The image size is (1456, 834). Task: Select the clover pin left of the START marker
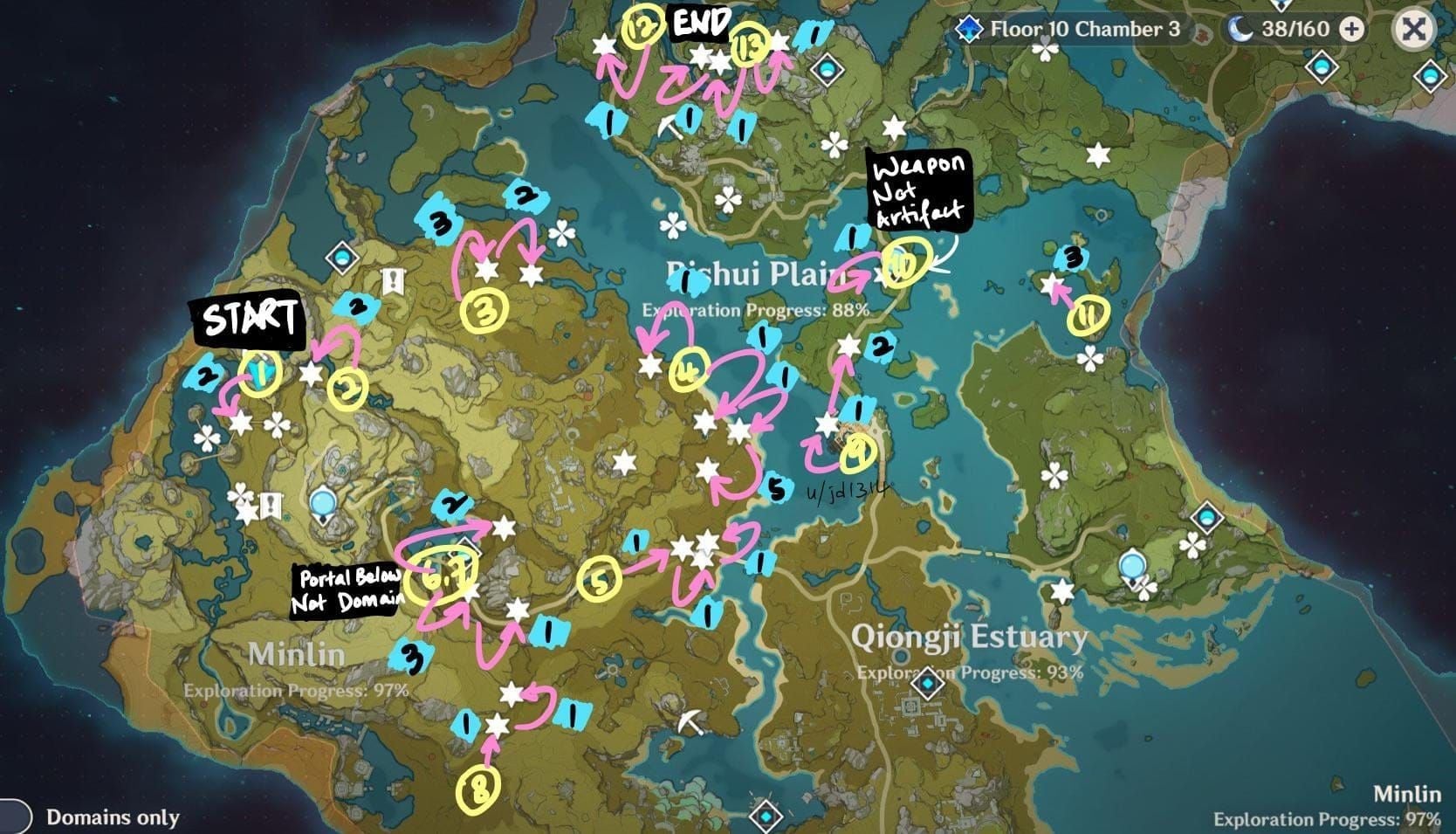coord(205,437)
